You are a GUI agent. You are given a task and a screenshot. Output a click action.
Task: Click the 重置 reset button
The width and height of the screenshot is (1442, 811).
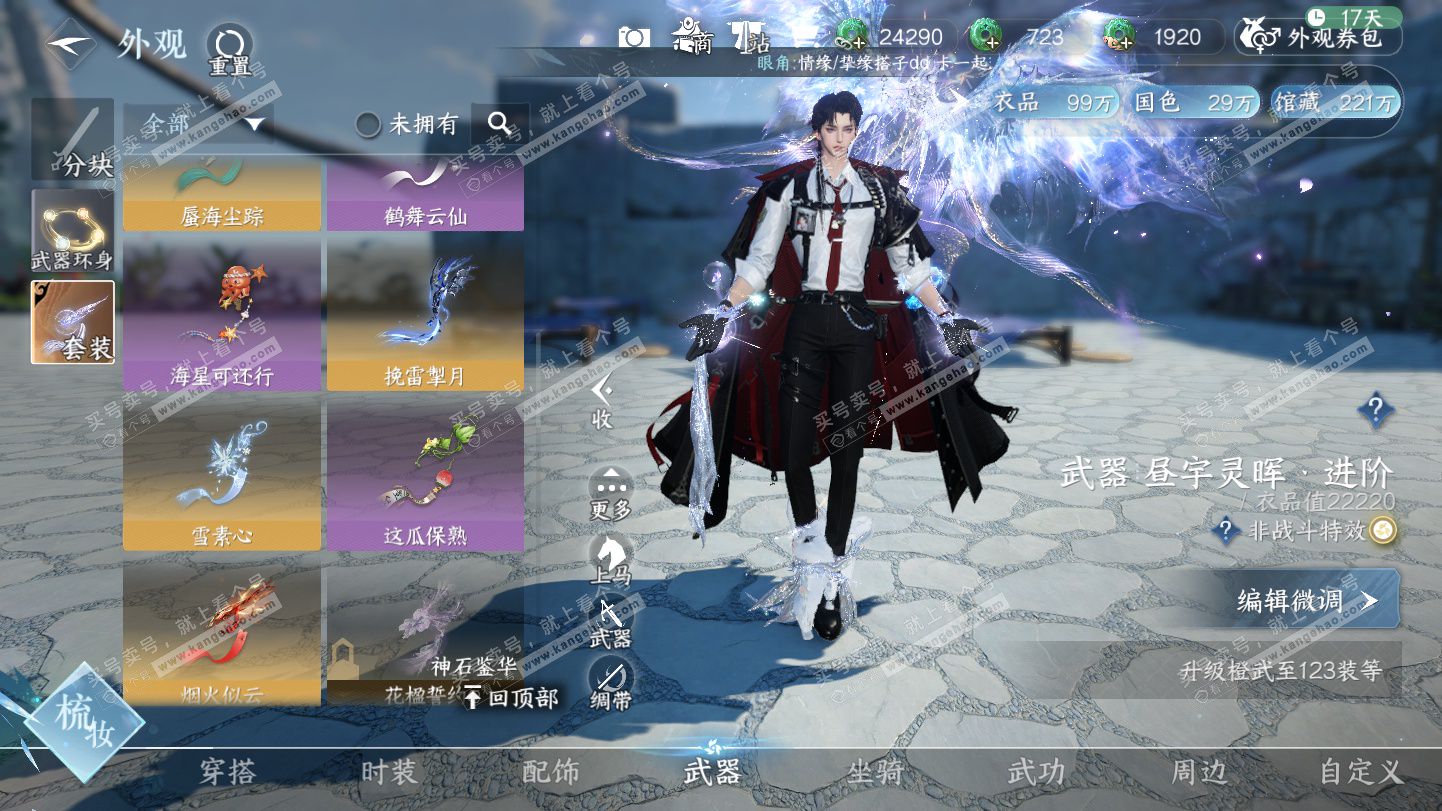click(229, 50)
